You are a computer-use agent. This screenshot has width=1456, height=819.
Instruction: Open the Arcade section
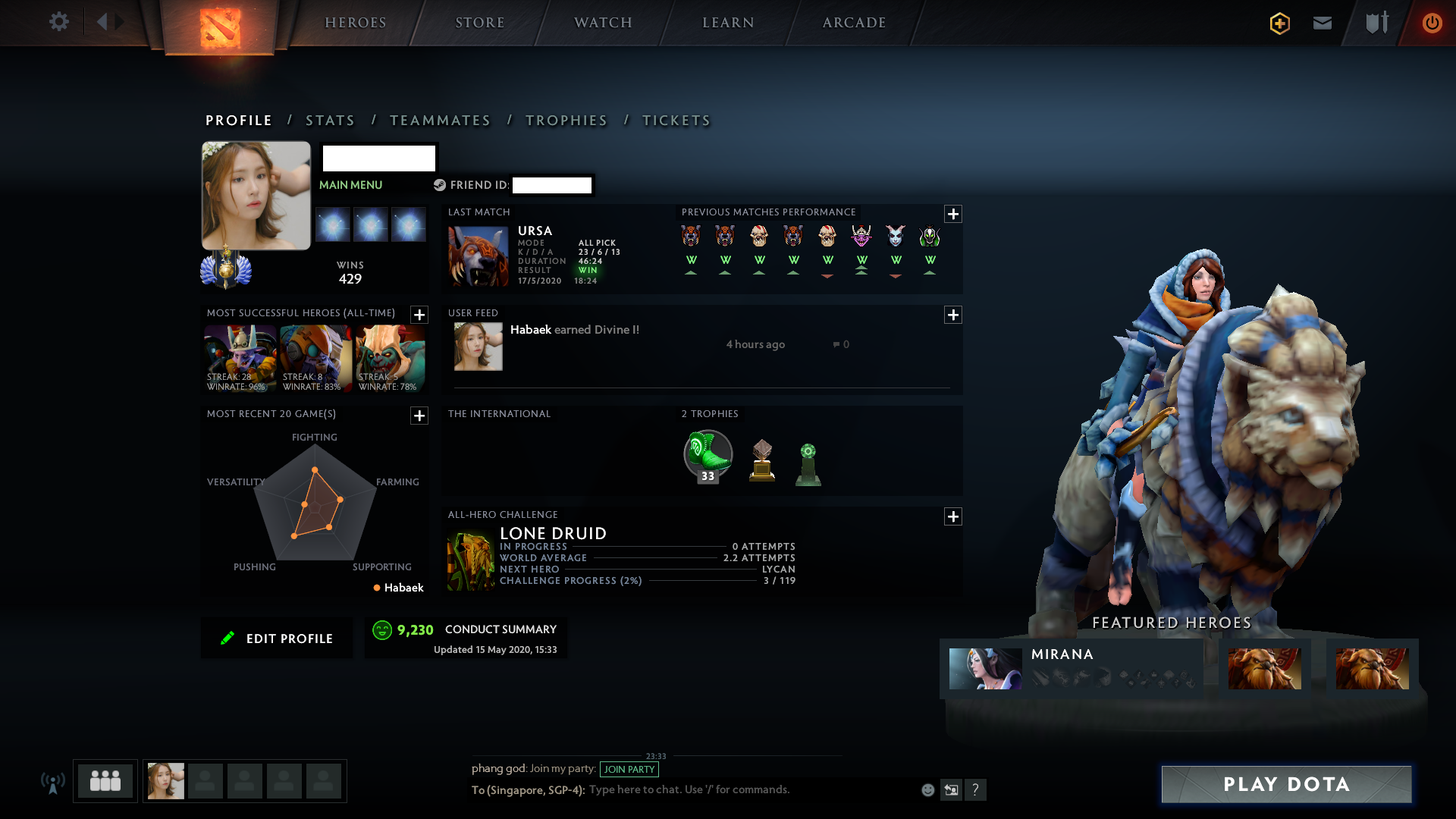(x=855, y=23)
